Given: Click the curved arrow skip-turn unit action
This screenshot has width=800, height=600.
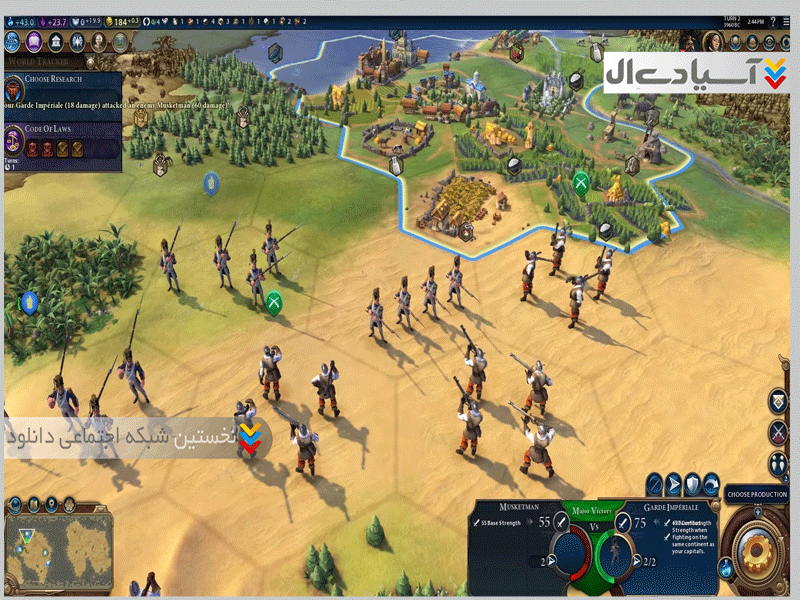Looking at the screenshot, I should coord(711,484).
